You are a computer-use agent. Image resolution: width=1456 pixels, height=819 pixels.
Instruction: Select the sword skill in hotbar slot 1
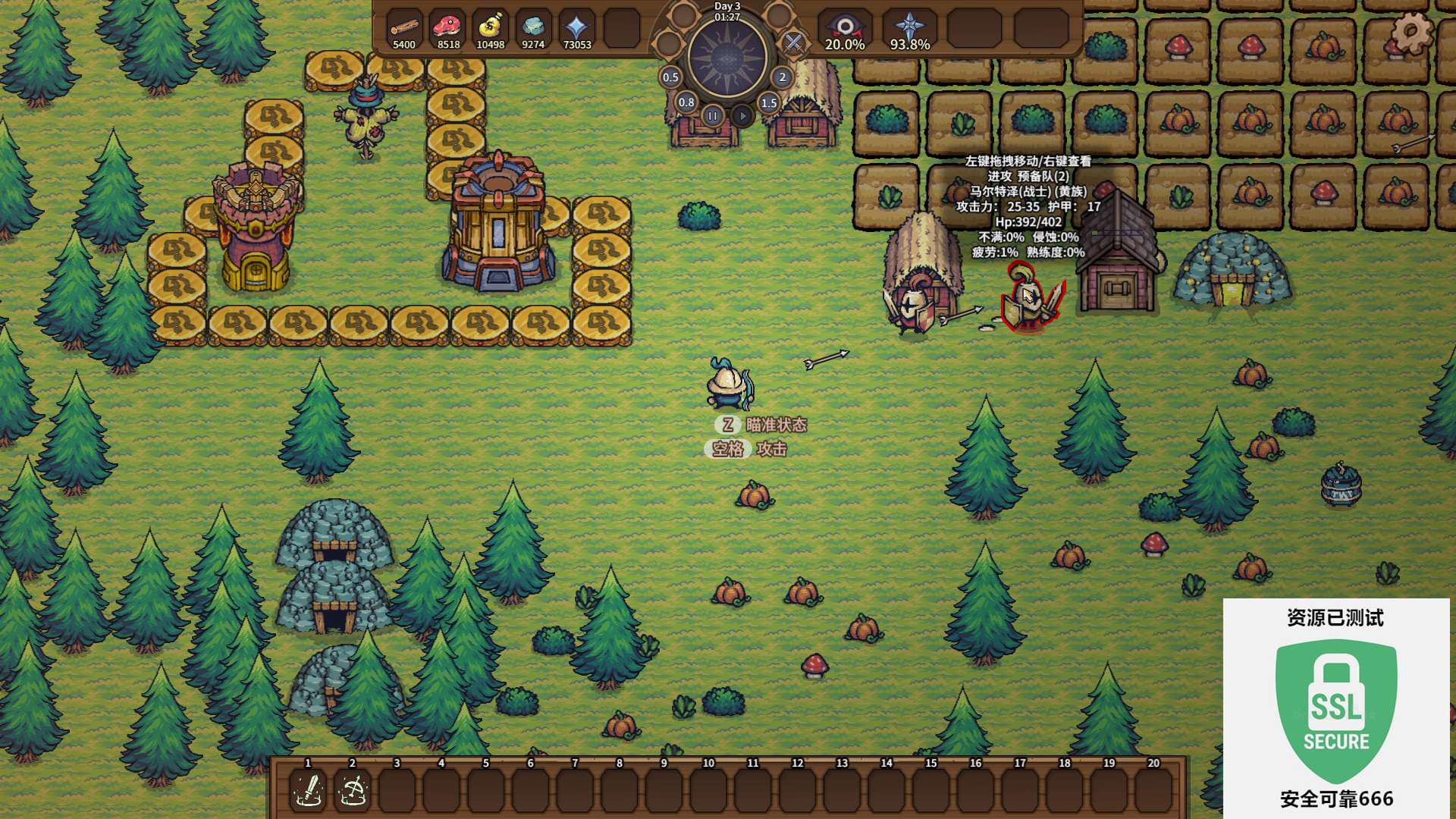point(309,790)
